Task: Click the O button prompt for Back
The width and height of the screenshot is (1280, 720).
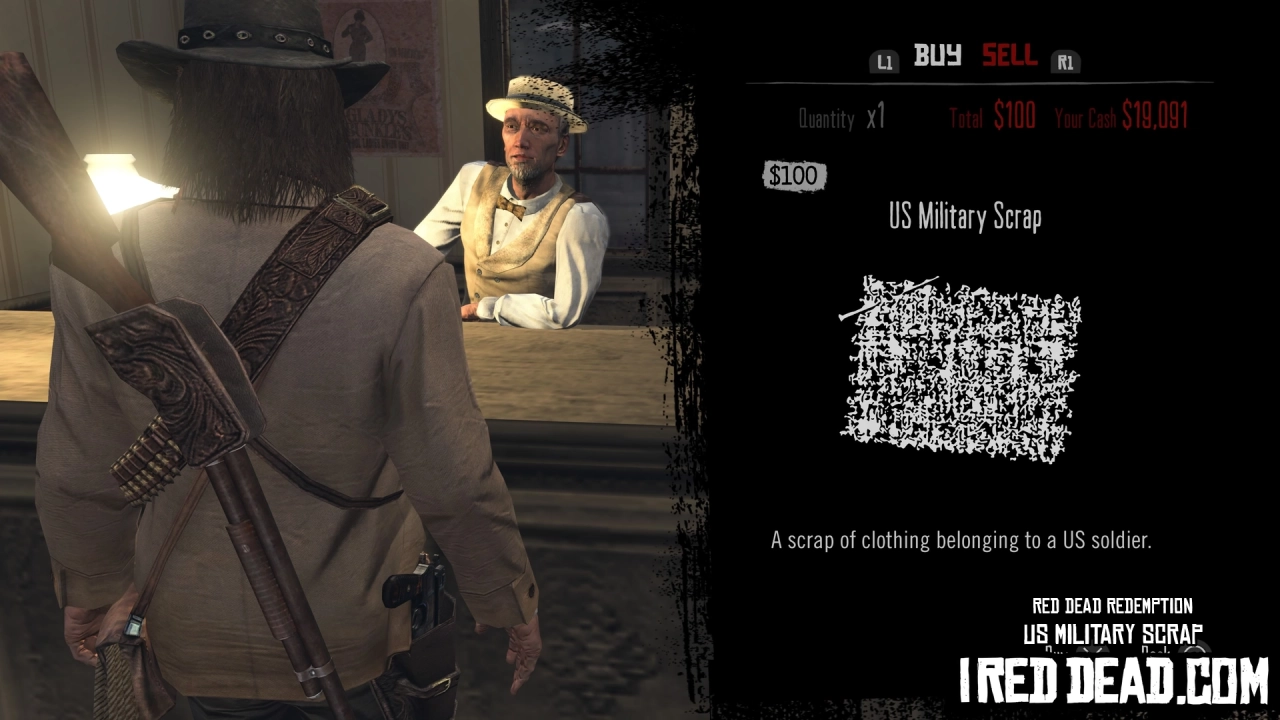Action: pos(1193,651)
